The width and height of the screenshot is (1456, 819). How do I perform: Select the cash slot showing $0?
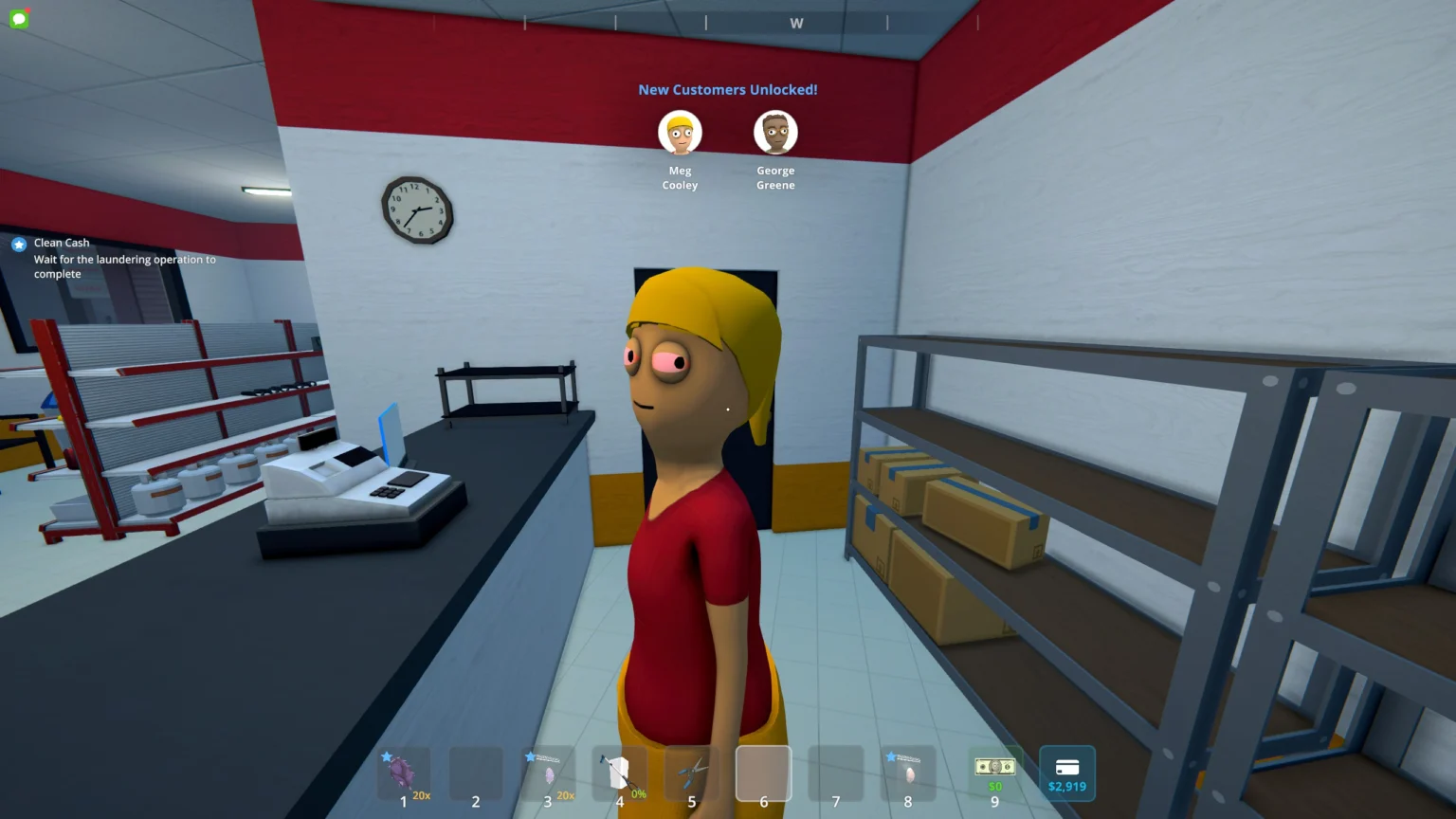pos(994,773)
